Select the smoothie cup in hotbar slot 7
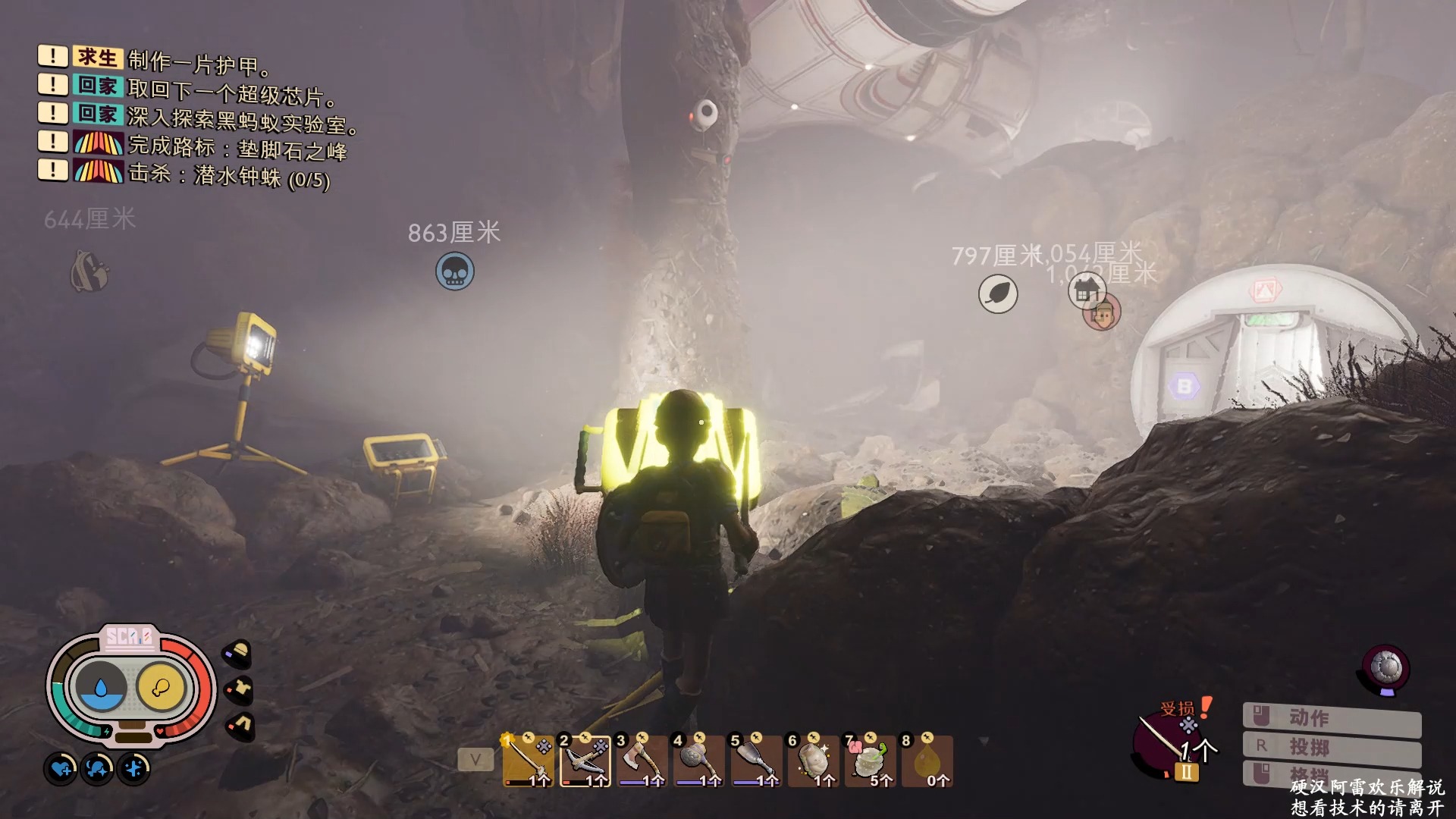The height and width of the screenshot is (819, 1456). point(869,761)
